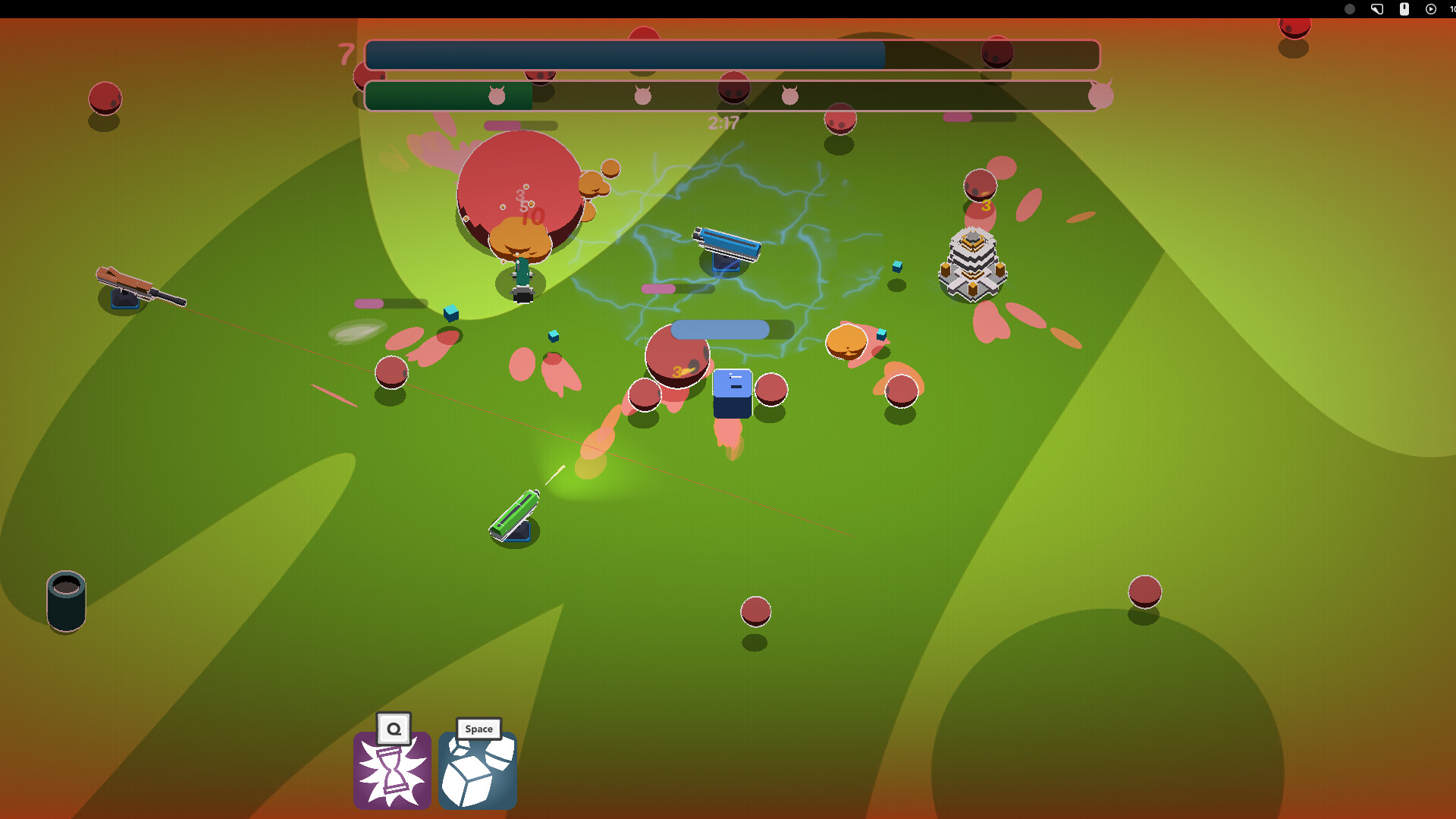Image resolution: width=1456 pixels, height=819 pixels.
Task: Activate the hourglass slow-time ability
Action: pyautogui.click(x=392, y=770)
